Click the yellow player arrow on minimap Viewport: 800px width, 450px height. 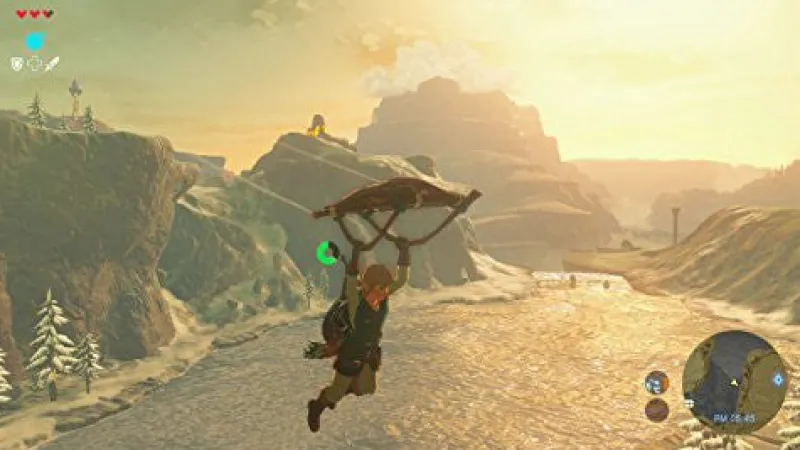click(x=734, y=383)
